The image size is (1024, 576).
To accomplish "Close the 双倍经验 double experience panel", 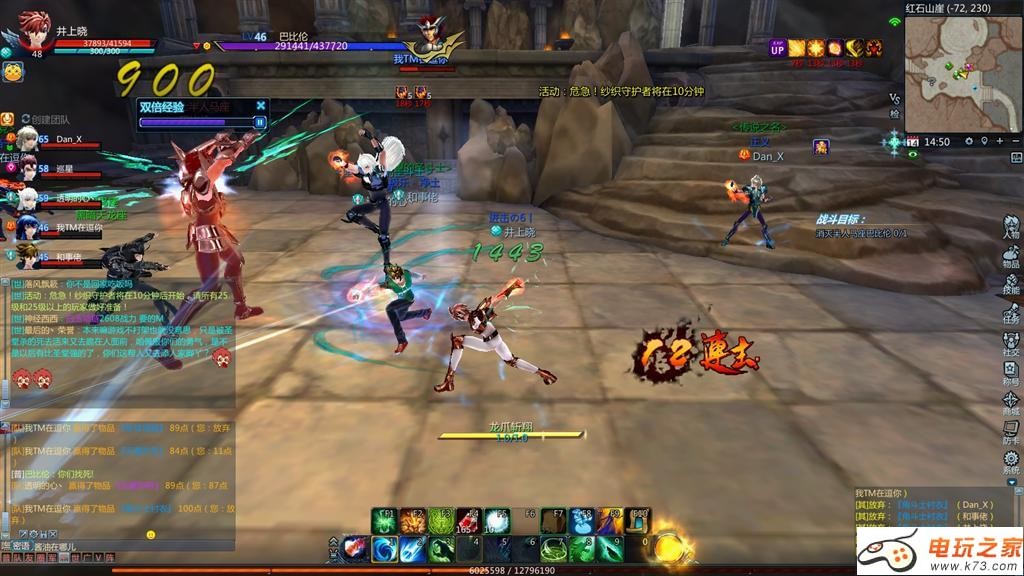I will click(x=261, y=105).
